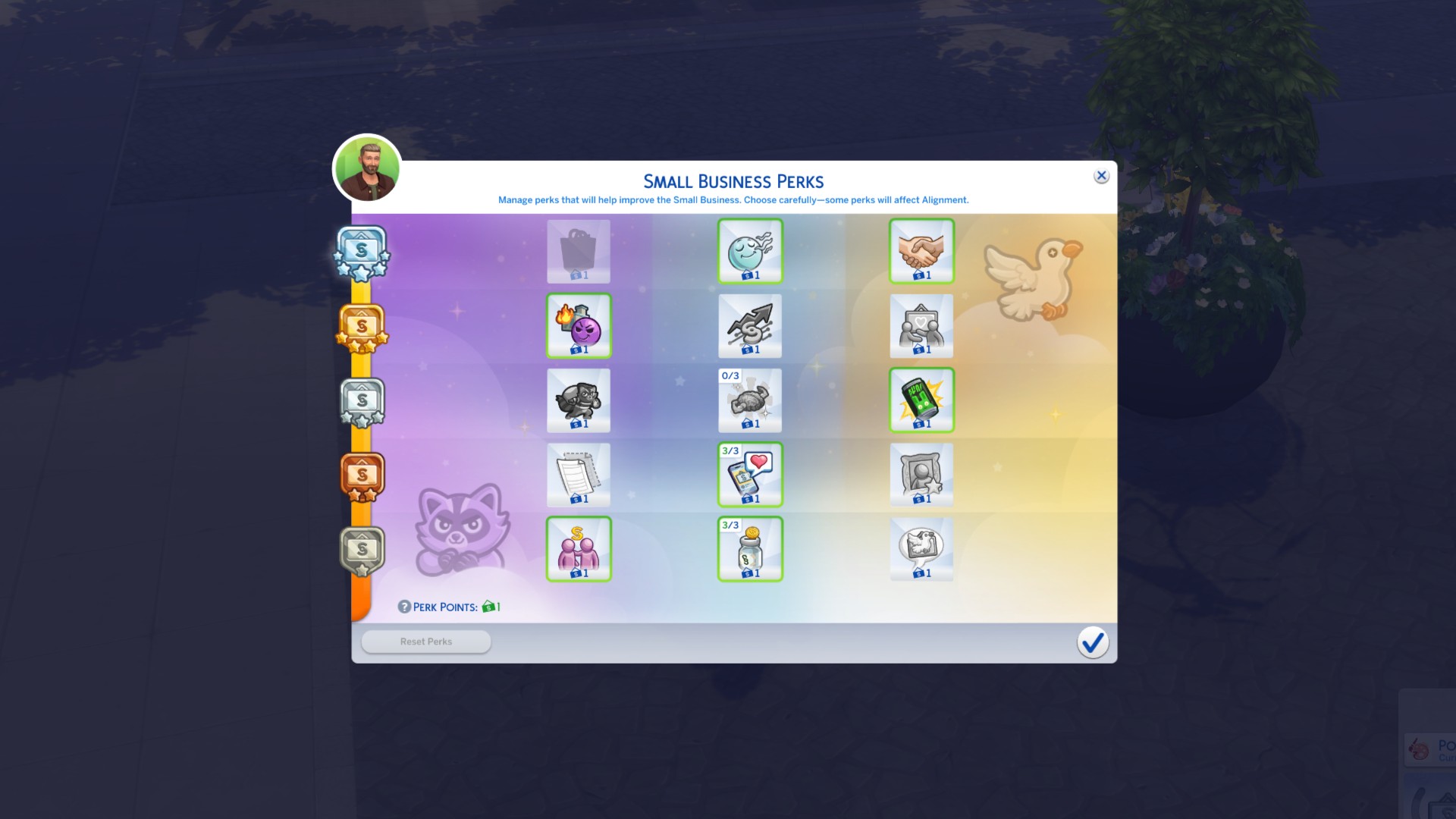This screenshot has width=1456, height=819.
Task: Click the two-sims-with-simoleon perk
Action: [x=579, y=549]
